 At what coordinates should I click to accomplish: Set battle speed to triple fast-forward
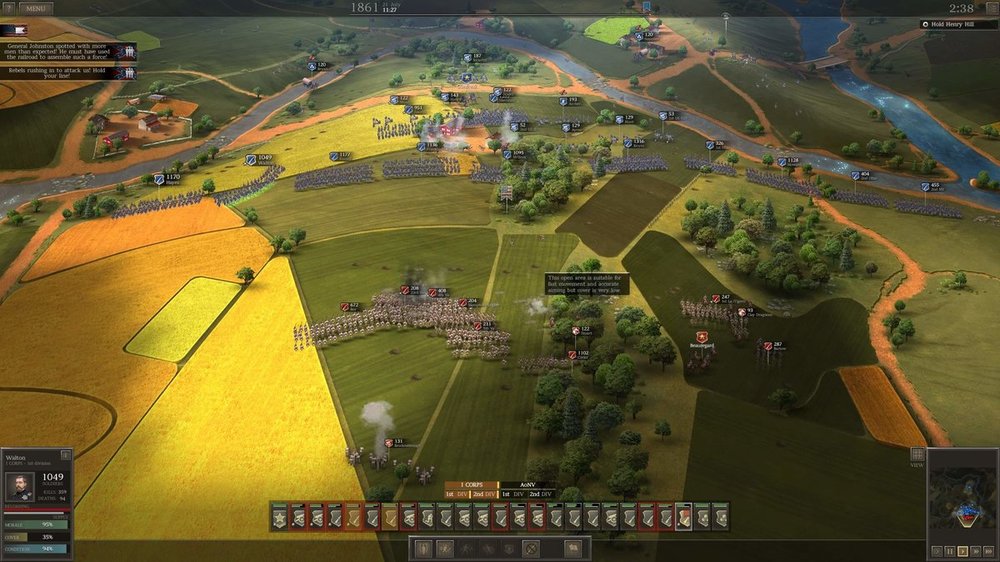[988, 551]
